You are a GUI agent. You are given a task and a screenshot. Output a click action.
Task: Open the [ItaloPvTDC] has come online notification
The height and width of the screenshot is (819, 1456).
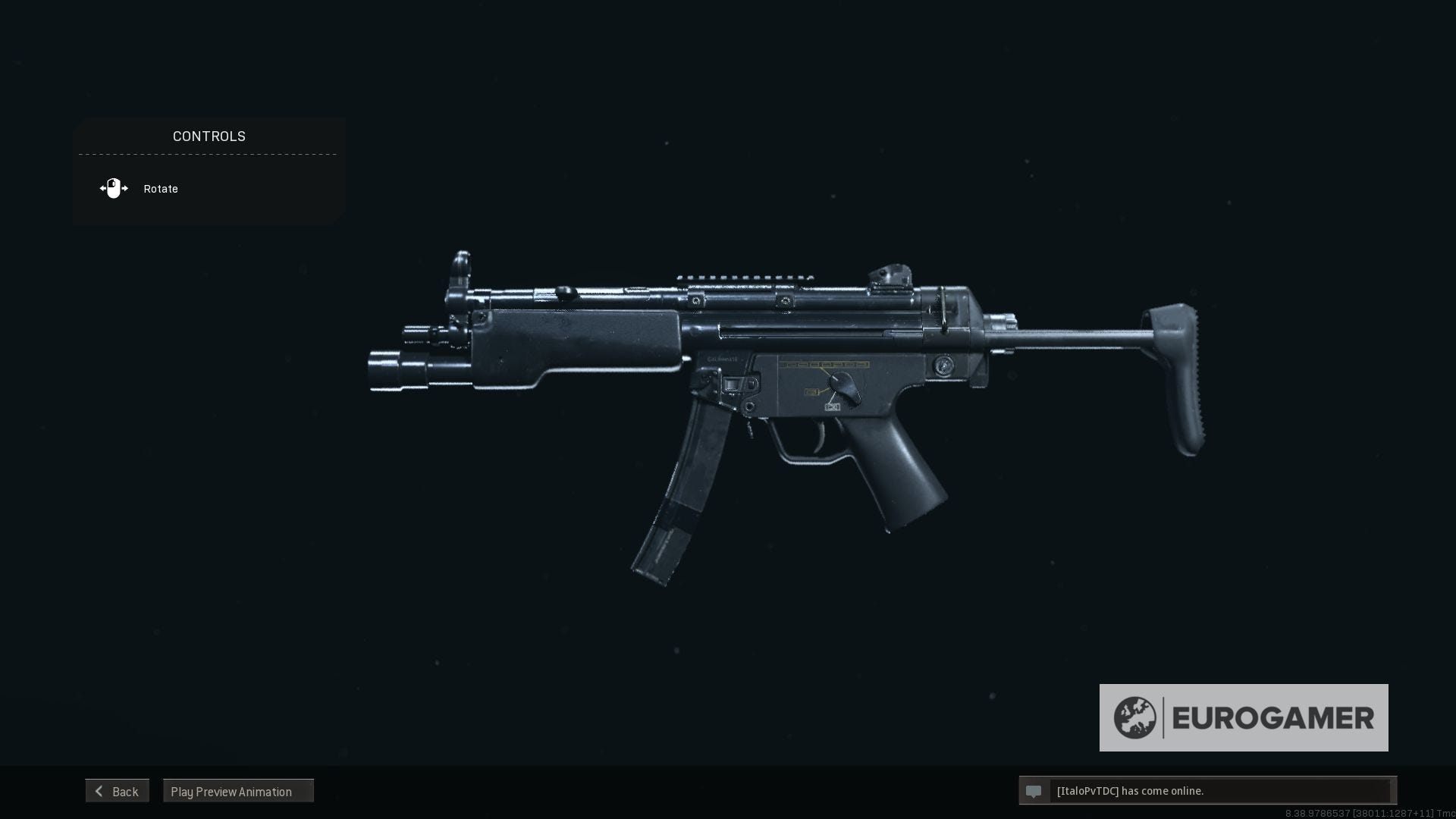[1130, 791]
